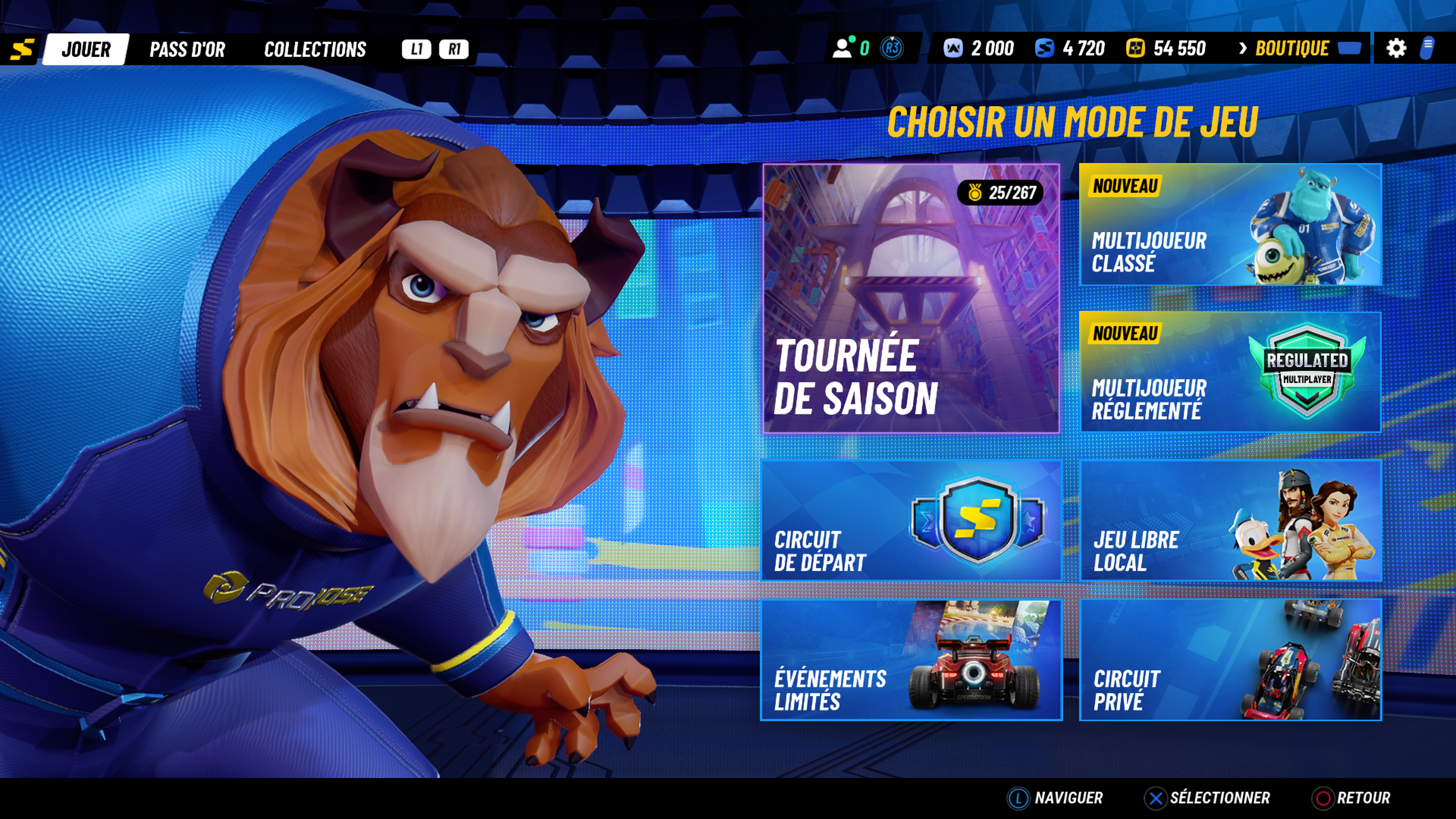Switch to the Jouer tab
Screen dimensions: 1456x819
point(86,49)
